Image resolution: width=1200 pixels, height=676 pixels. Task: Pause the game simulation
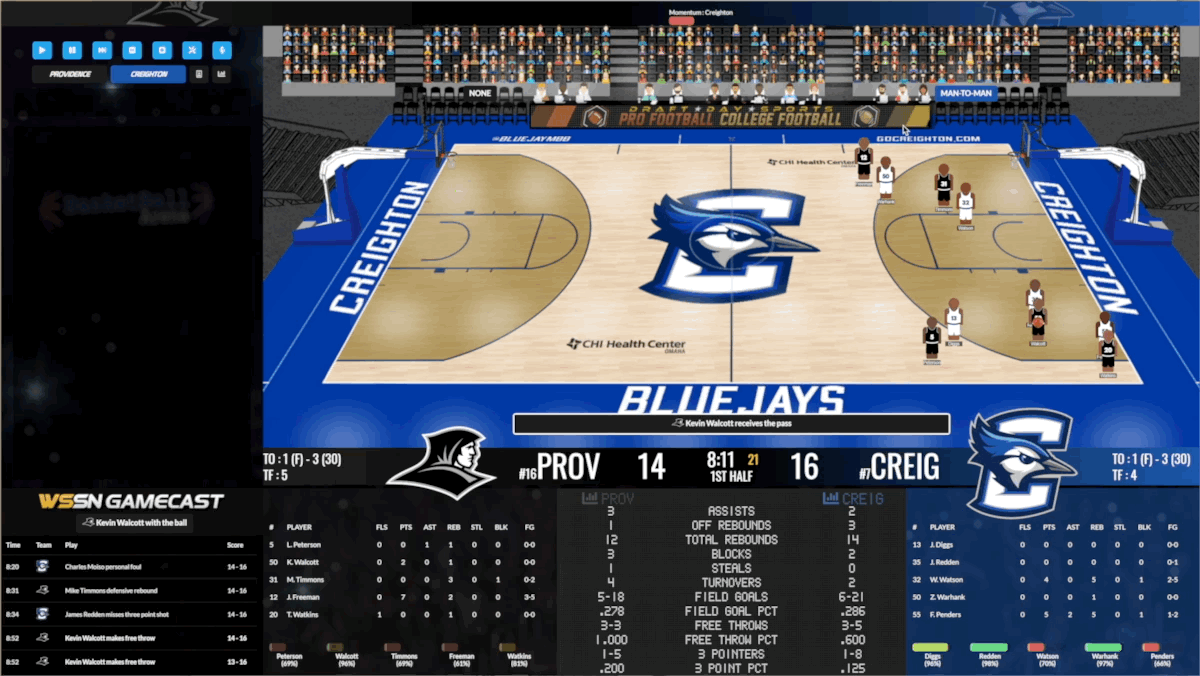click(72, 49)
